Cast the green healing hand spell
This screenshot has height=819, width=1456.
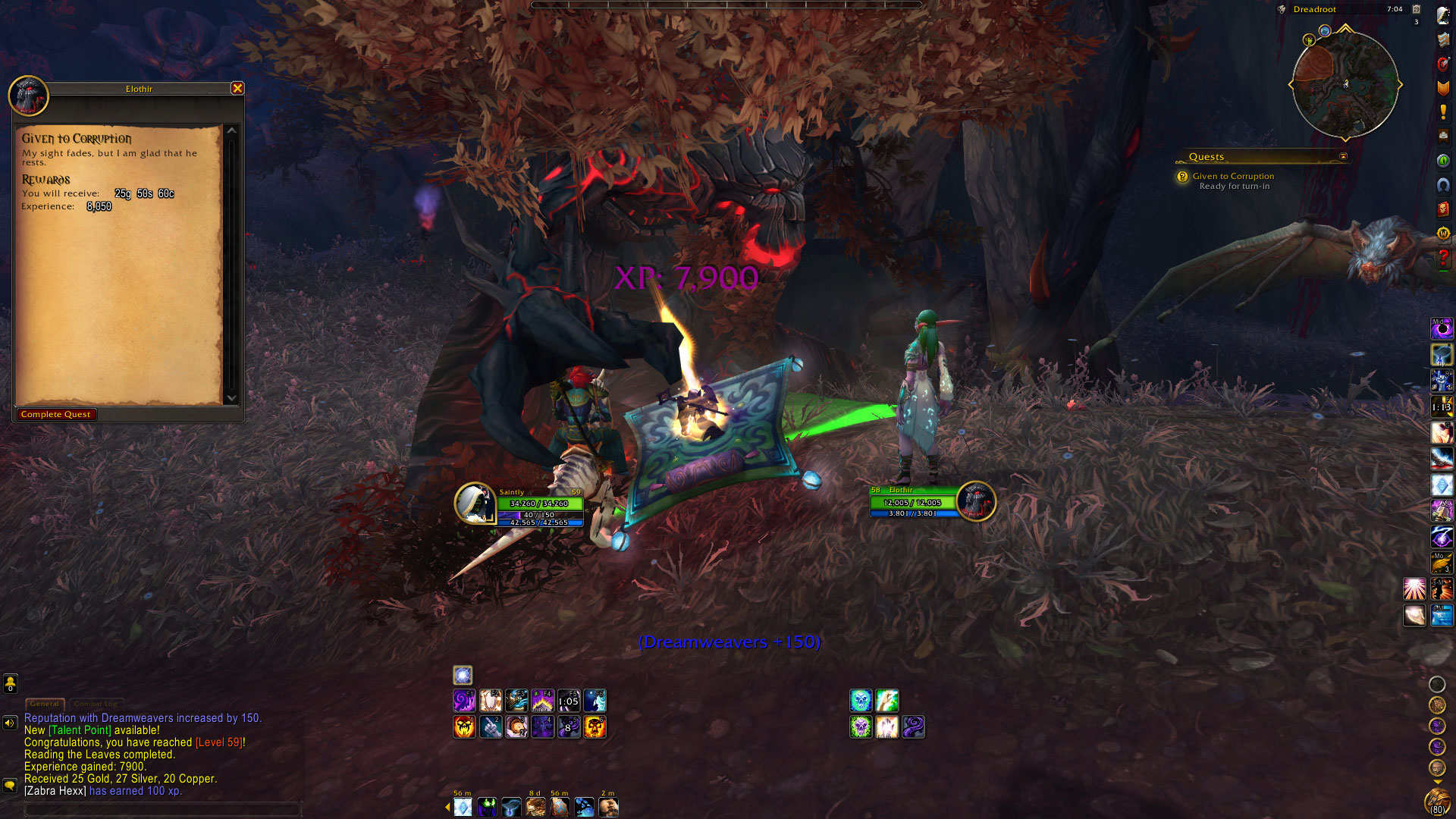click(x=887, y=701)
